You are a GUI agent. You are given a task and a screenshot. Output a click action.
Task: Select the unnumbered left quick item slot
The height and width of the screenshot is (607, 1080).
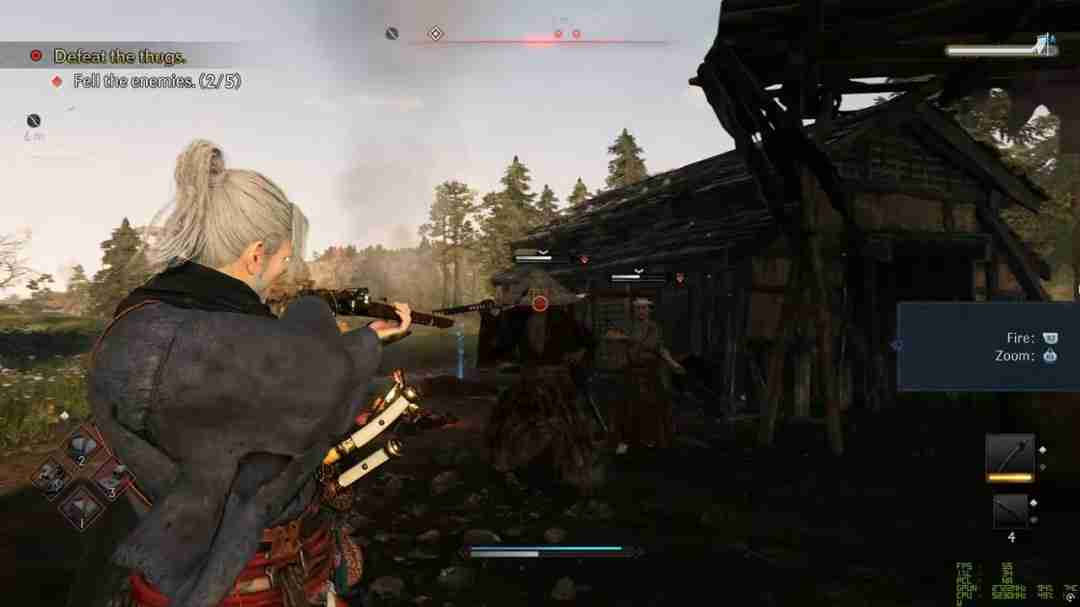click(x=50, y=476)
